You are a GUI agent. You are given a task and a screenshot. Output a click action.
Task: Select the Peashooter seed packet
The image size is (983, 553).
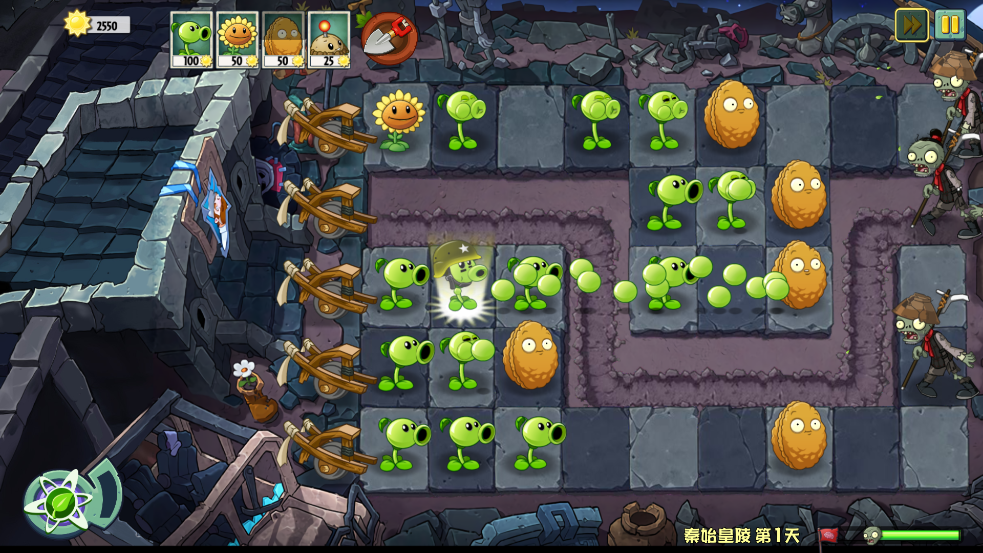(192, 39)
